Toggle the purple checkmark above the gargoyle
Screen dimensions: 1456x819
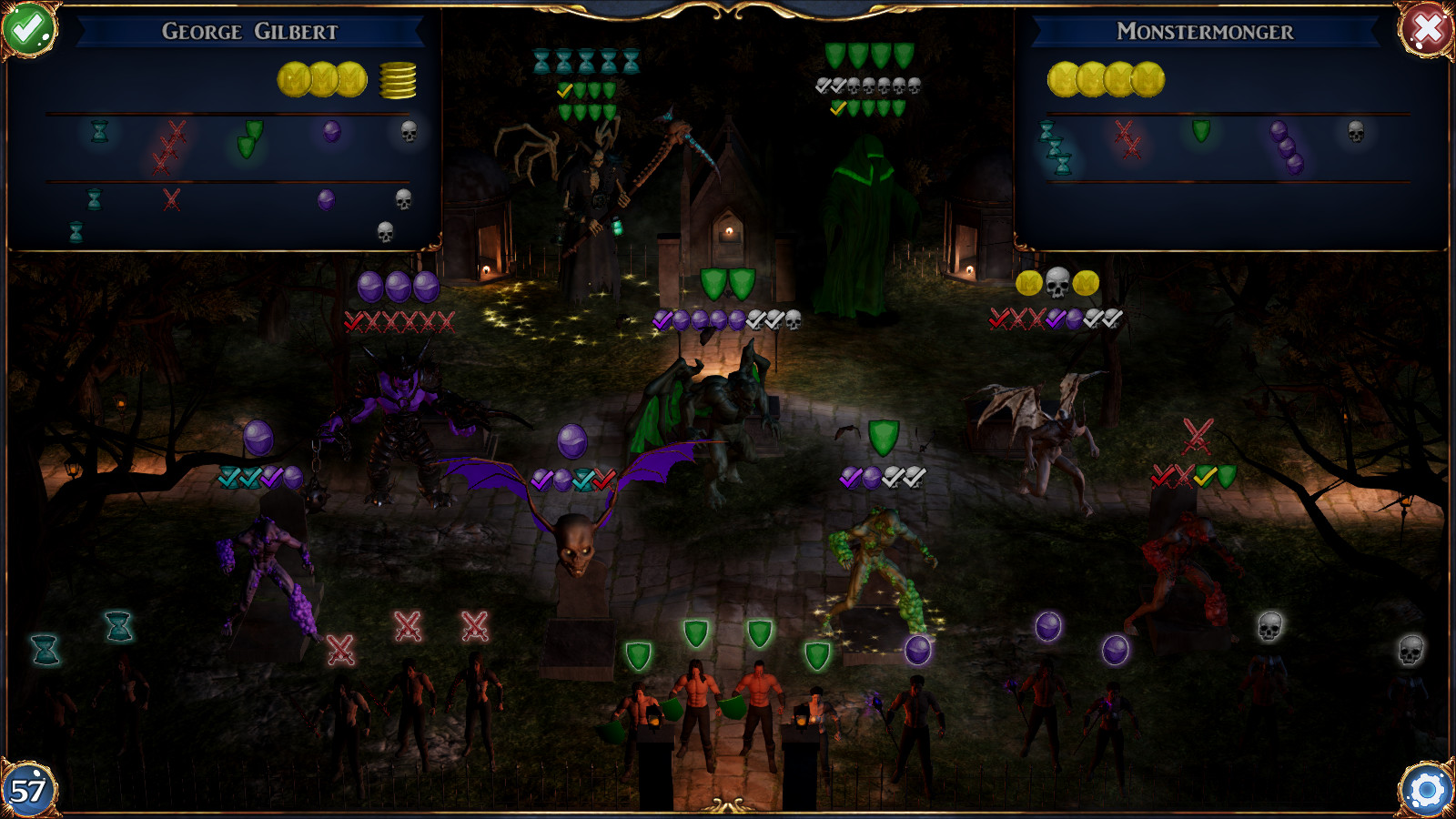click(662, 319)
